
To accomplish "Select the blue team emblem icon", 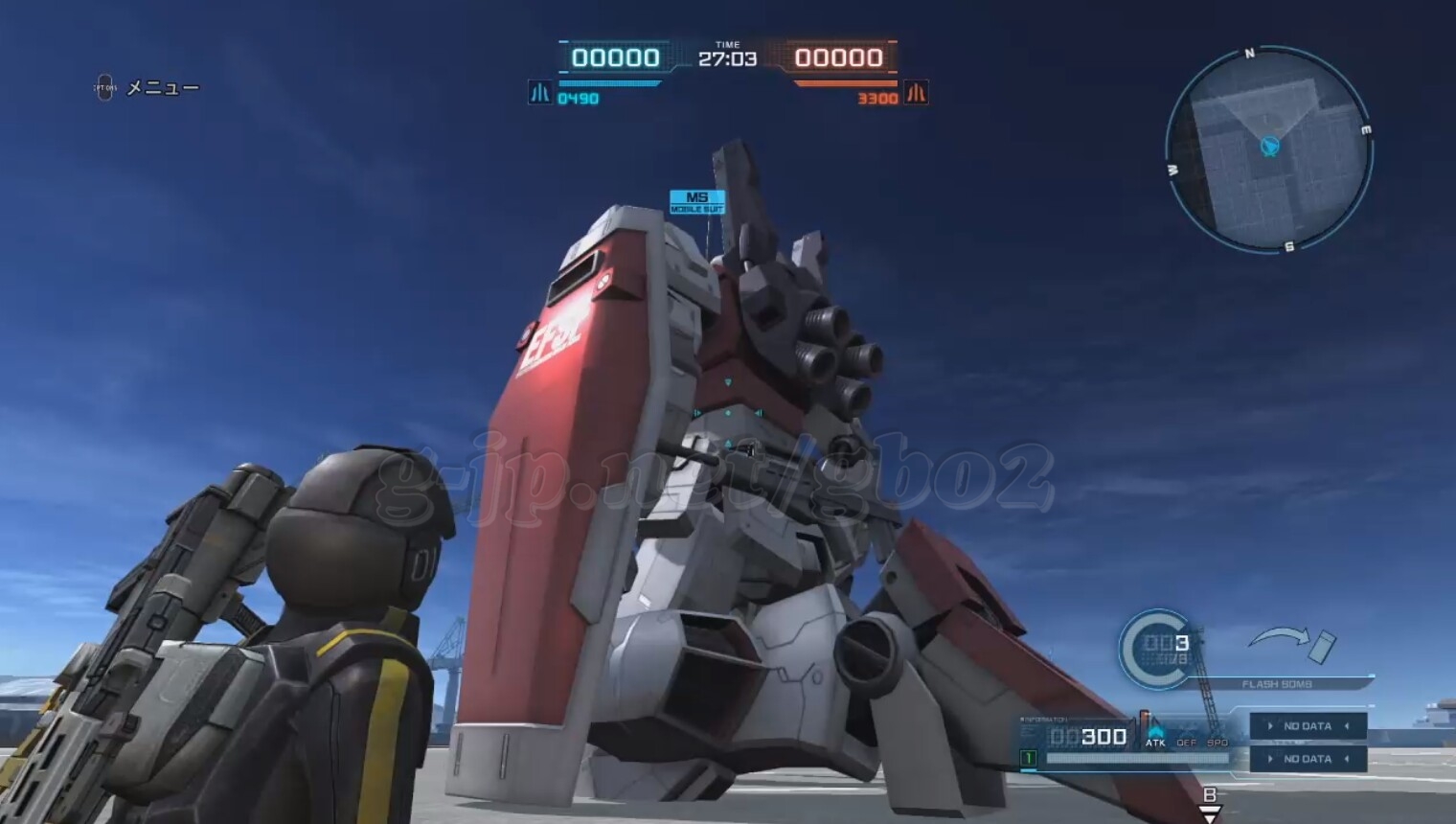I will [x=539, y=93].
